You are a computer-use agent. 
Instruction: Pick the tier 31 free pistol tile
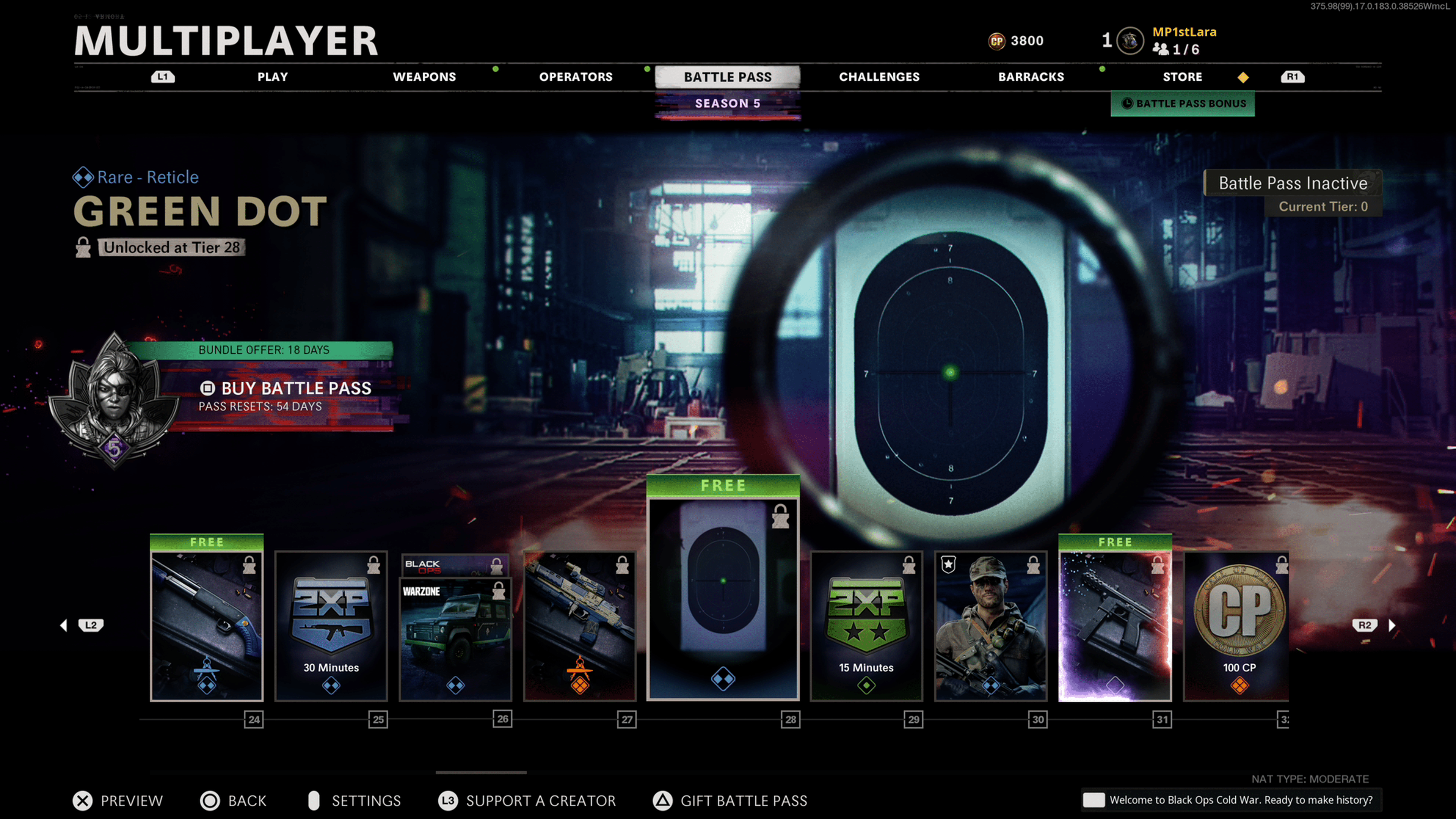pos(1115,626)
